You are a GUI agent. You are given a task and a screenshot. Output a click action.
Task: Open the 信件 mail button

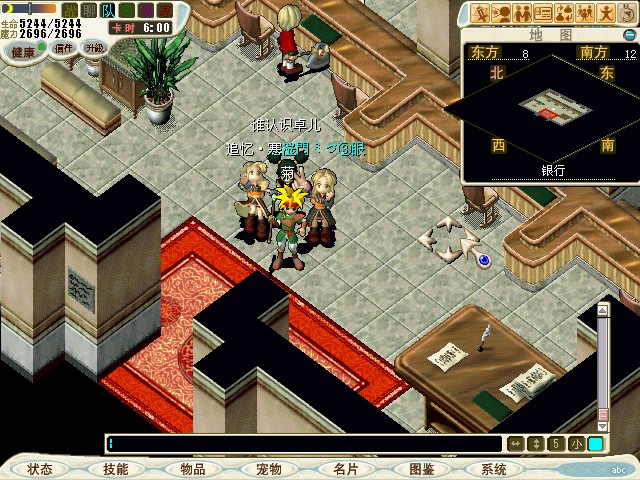pos(64,48)
